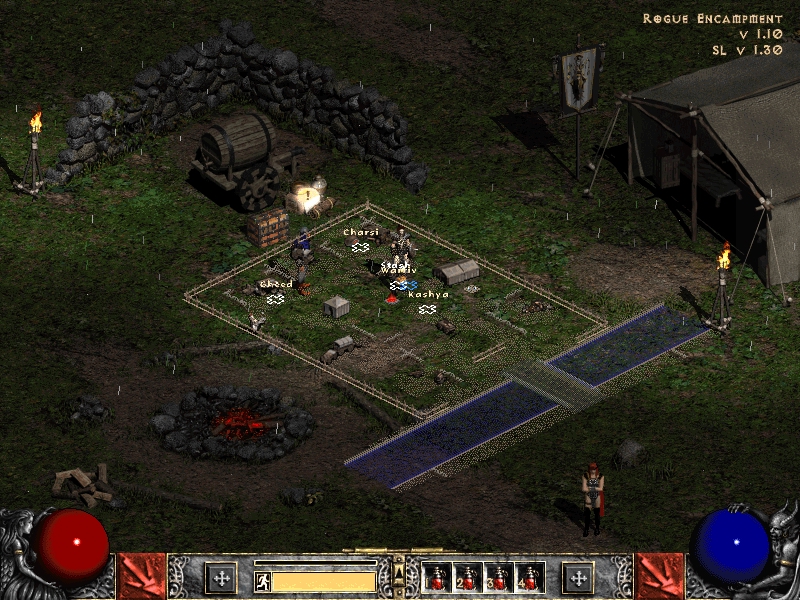Screen dimensions: 800x600
Task: Select the Charsi marker on the automap
Action: (360, 246)
